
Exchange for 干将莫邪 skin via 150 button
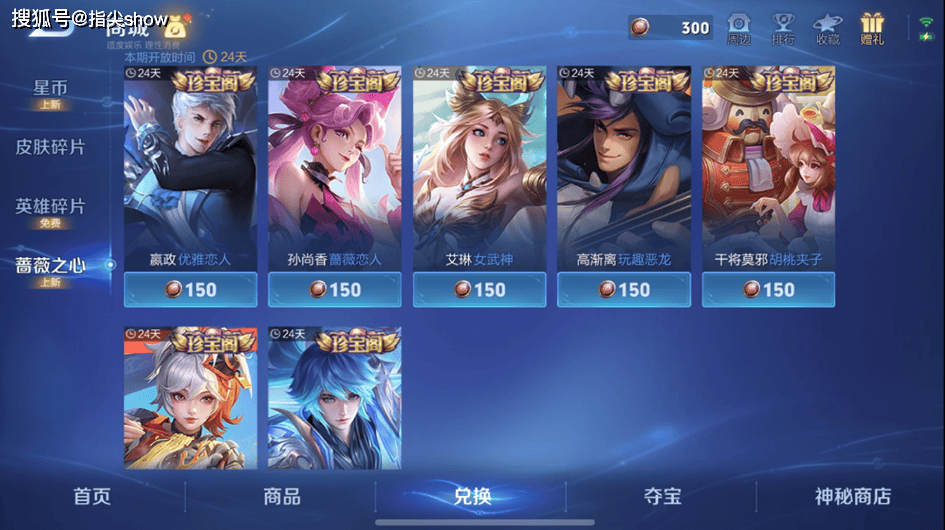pyautogui.click(x=768, y=290)
